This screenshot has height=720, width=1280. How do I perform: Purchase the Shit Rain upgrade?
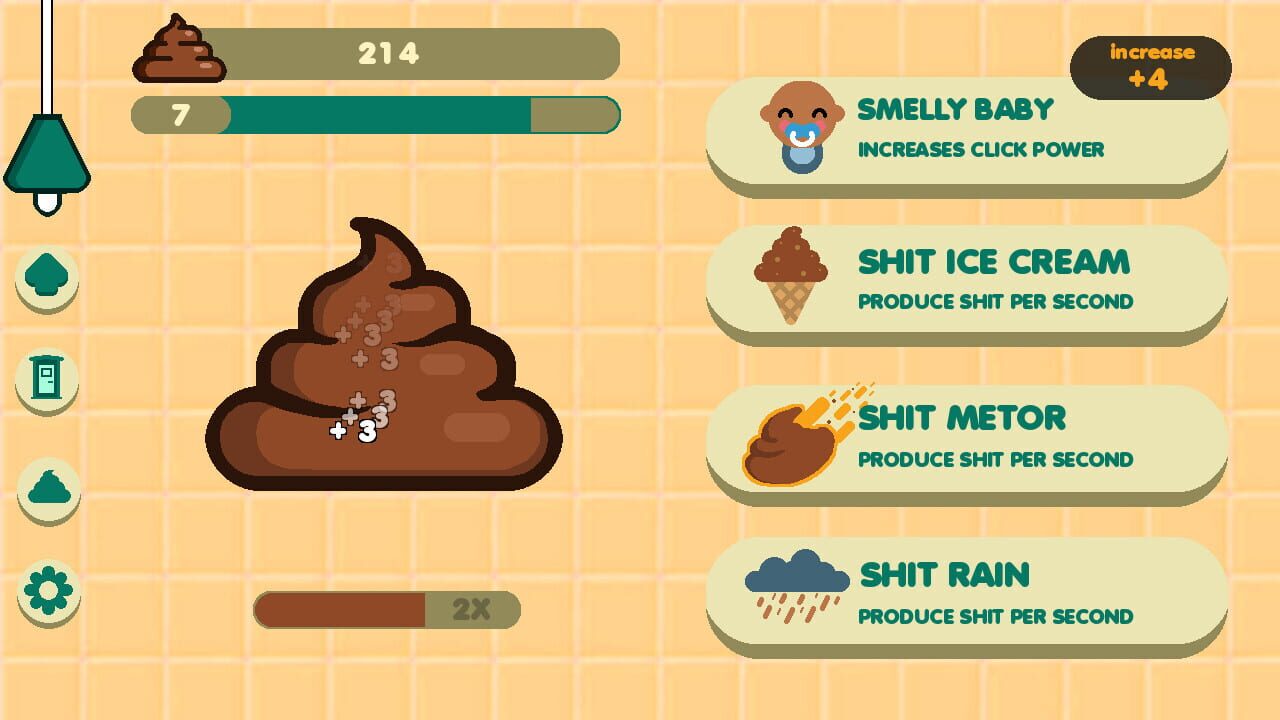[x=975, y=595]
